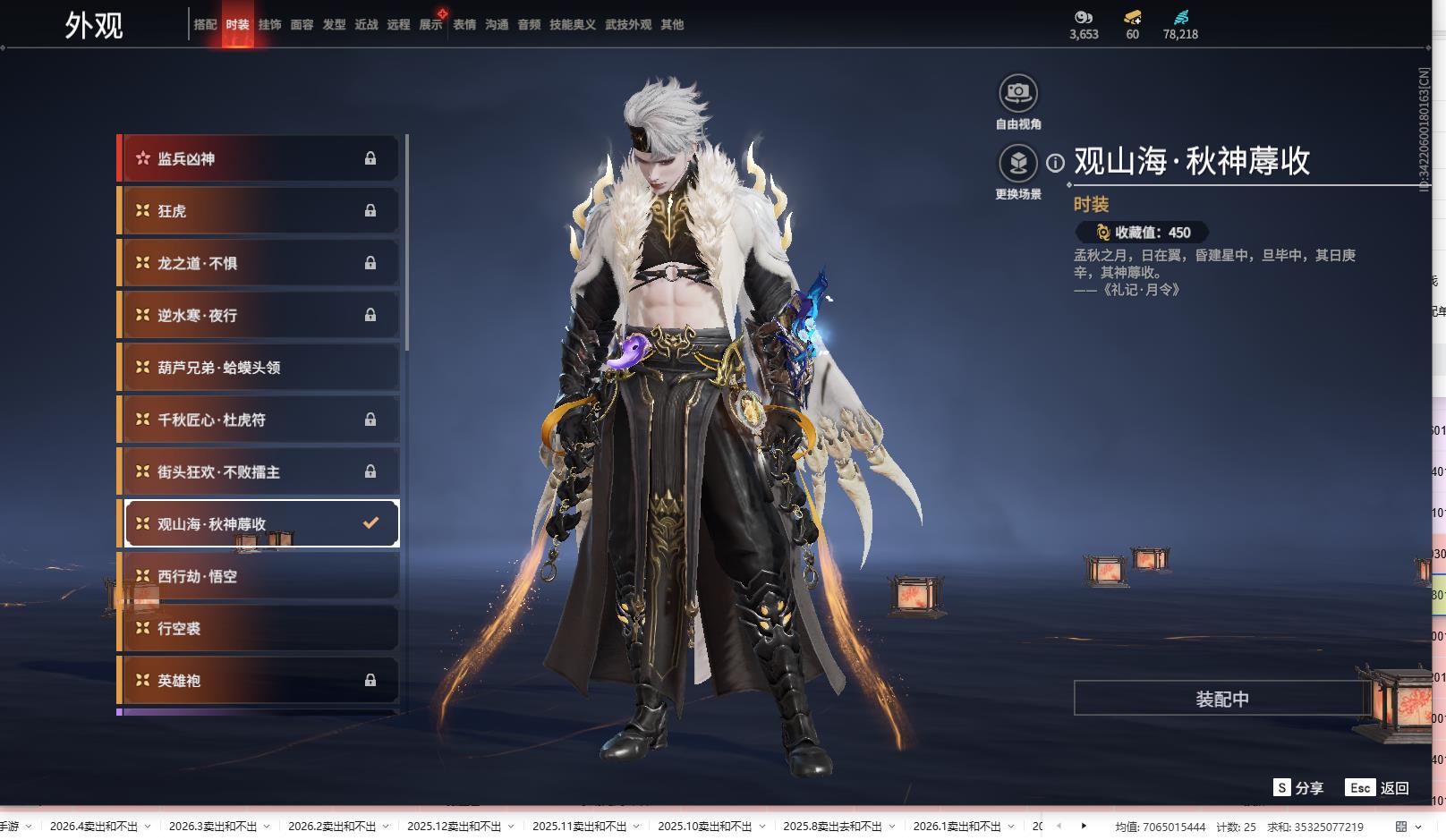1446x840 pixels.
Task: Switch to the 面容 face tab
Action: [302, 25]
